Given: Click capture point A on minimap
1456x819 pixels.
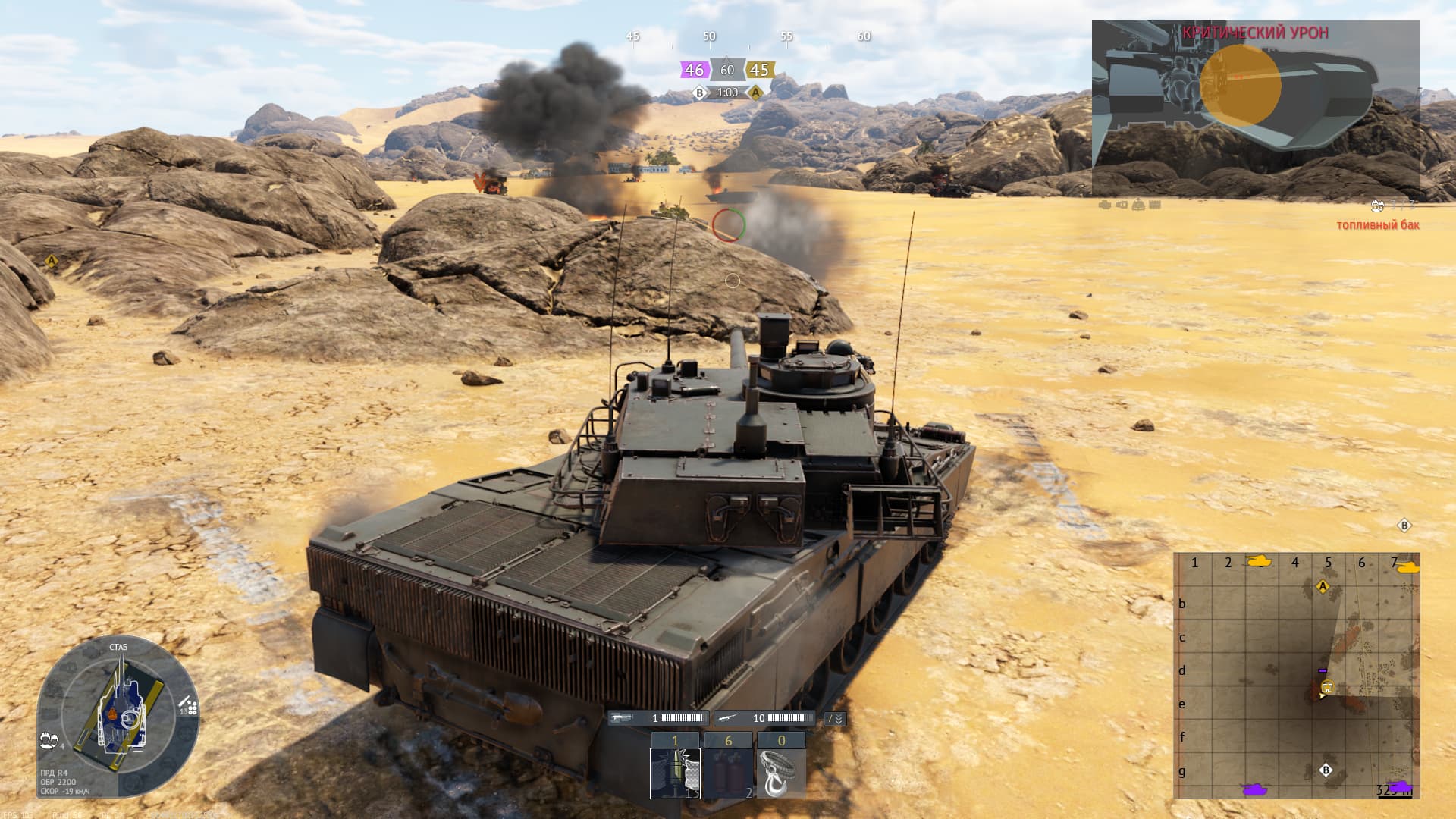Looking at the screenshot, I should tap(1323, 587).
